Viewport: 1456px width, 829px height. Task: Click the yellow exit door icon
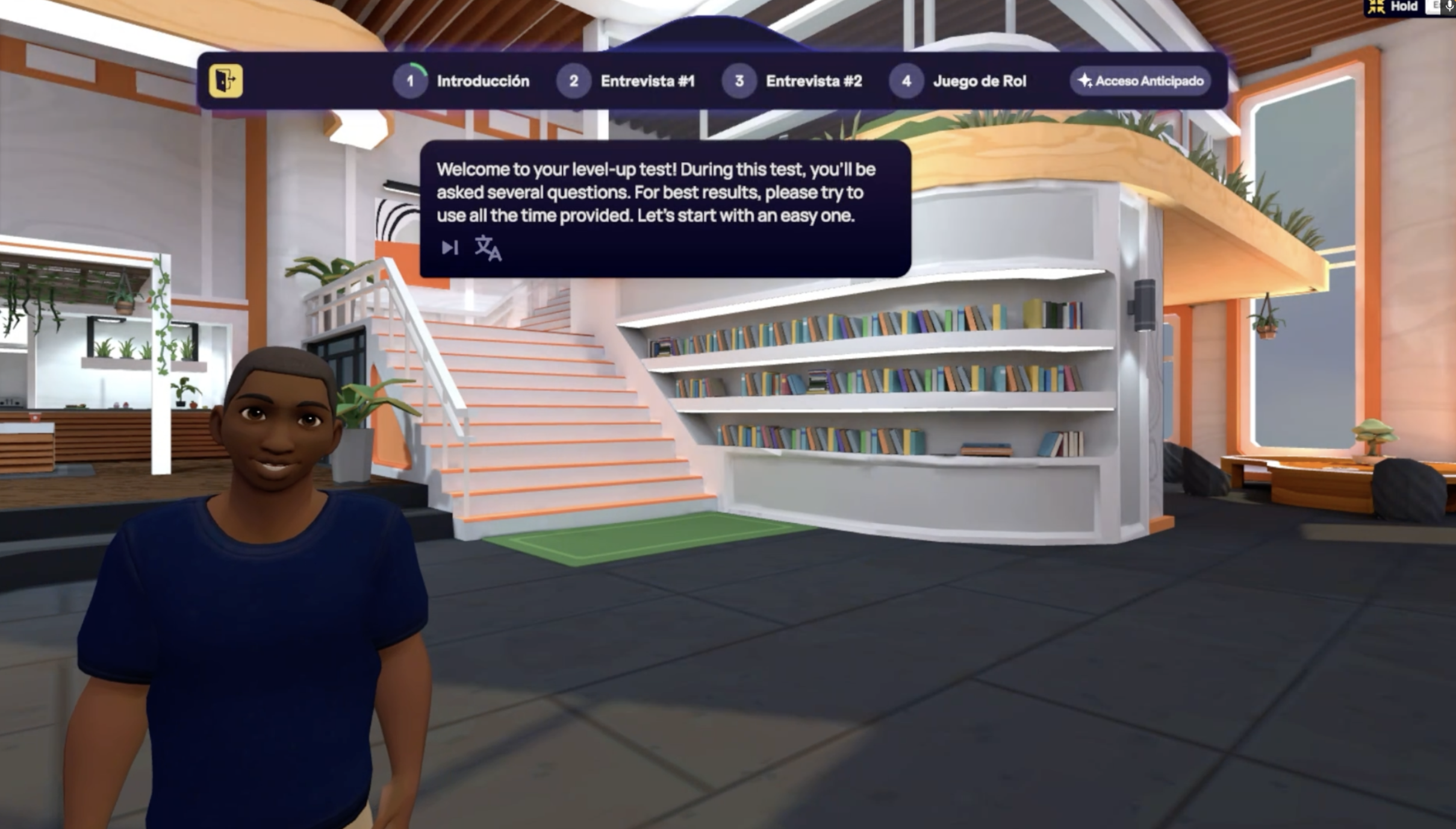pos(226,81)
